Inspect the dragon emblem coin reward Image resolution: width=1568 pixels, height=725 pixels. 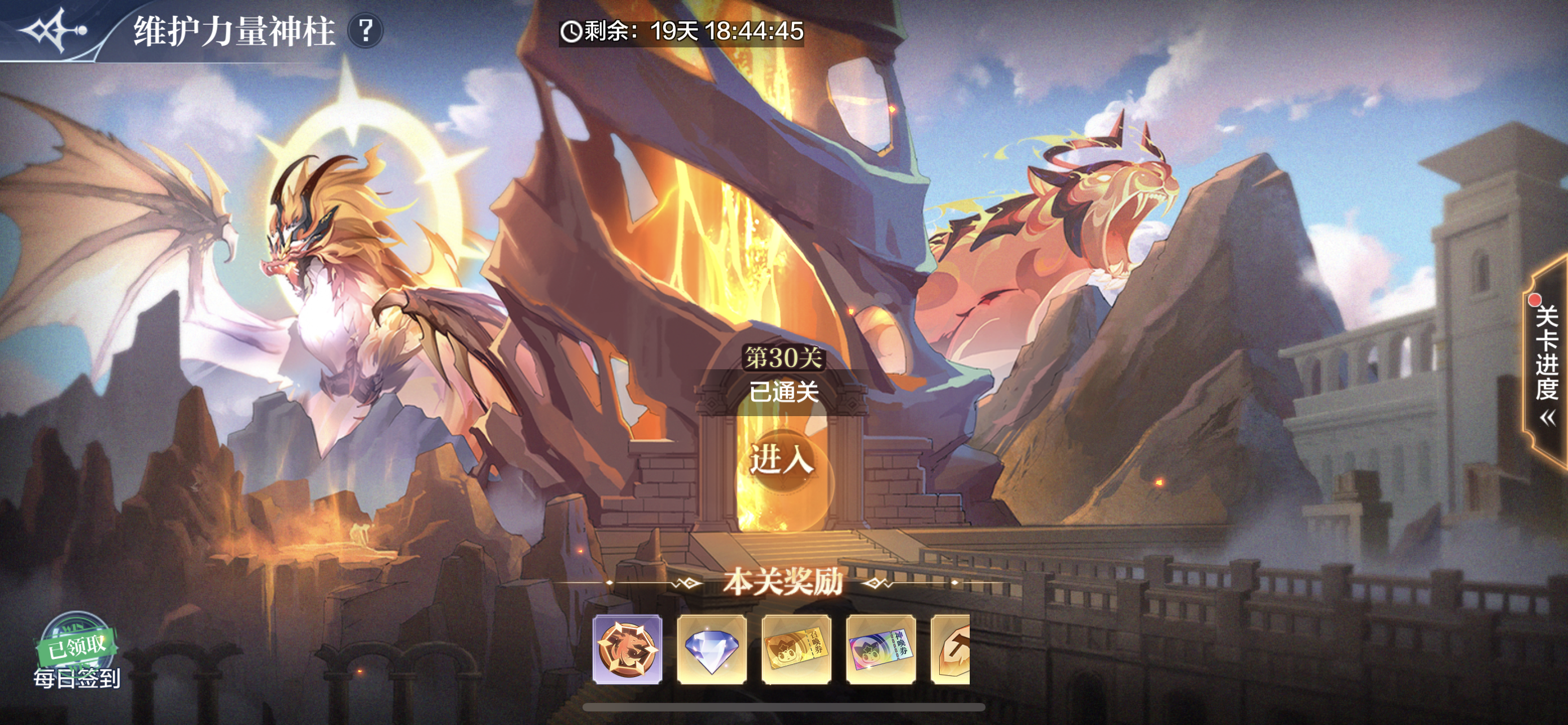[628, 649]
